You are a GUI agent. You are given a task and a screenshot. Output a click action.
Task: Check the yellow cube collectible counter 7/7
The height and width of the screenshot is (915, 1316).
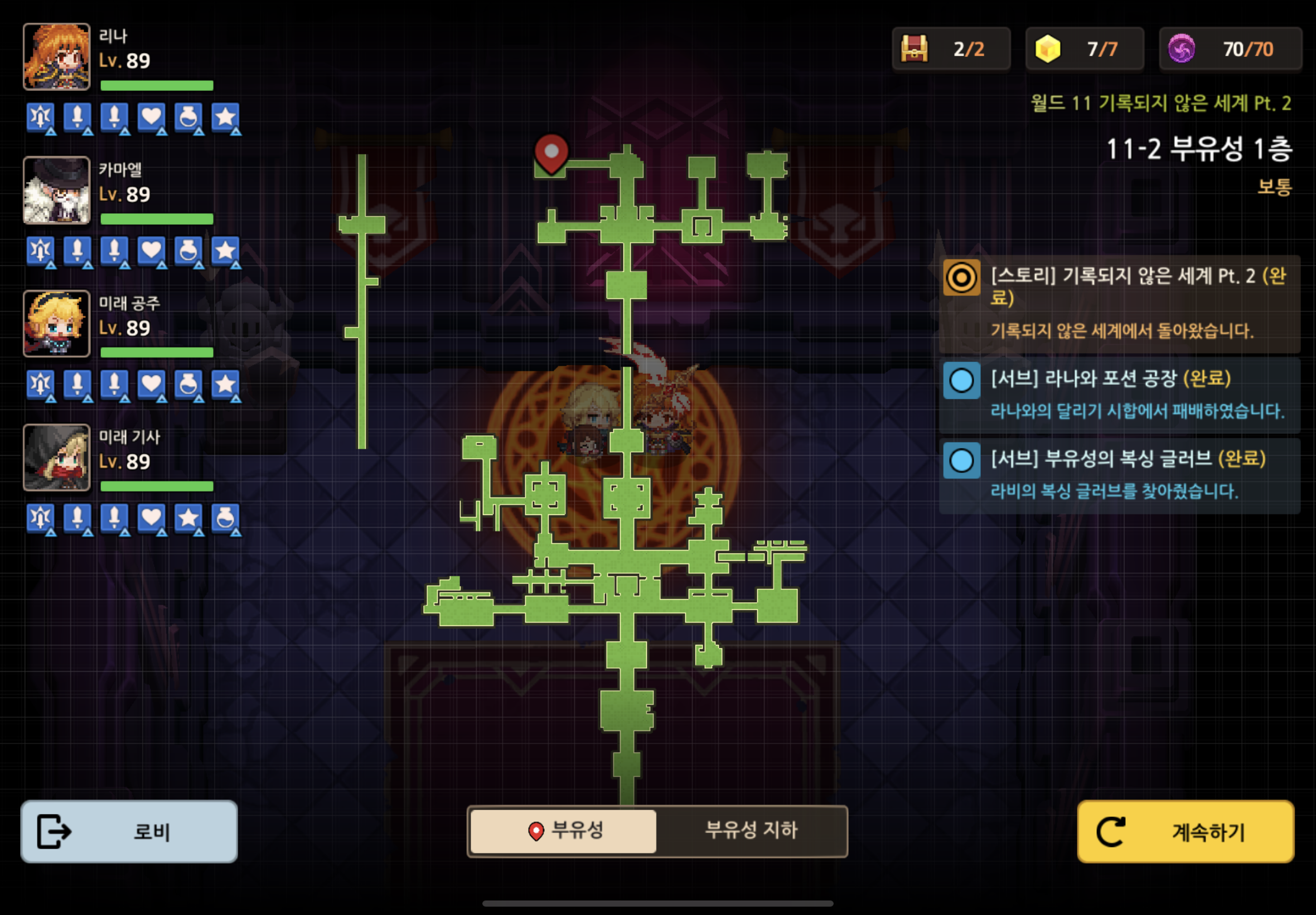tap(1085, 49)
